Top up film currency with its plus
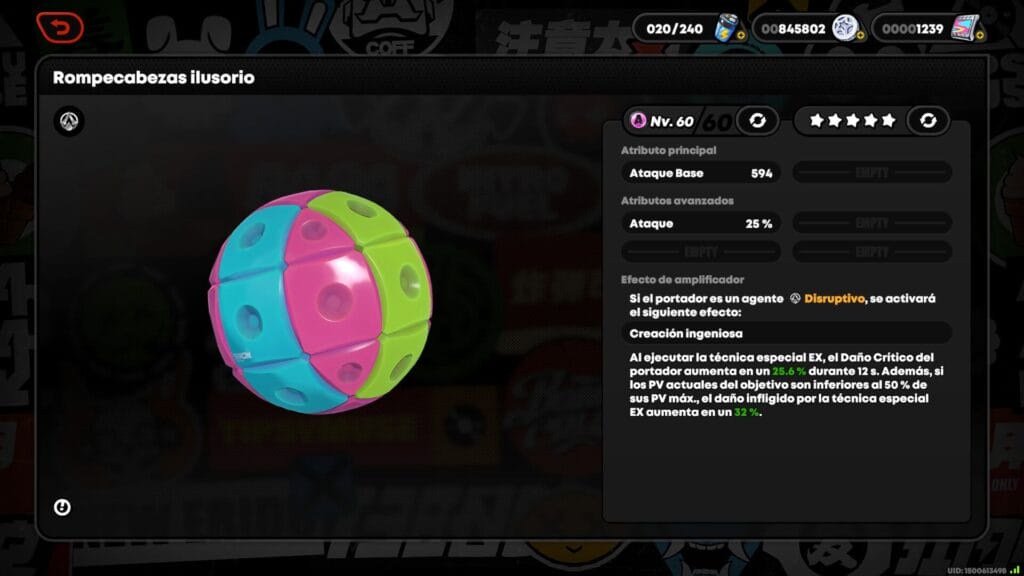The width and height of the screenshot is (1024, 576). 980,35
